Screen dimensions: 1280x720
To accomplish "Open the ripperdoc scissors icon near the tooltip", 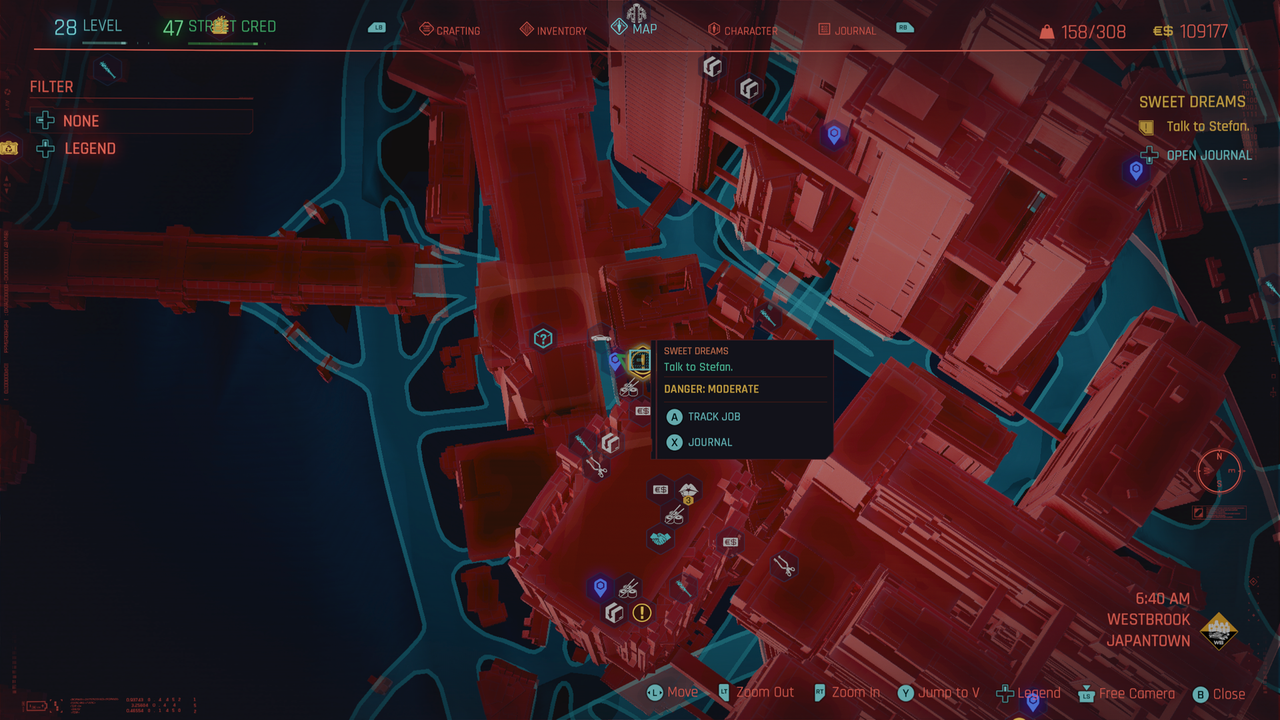I will point(597,469).
